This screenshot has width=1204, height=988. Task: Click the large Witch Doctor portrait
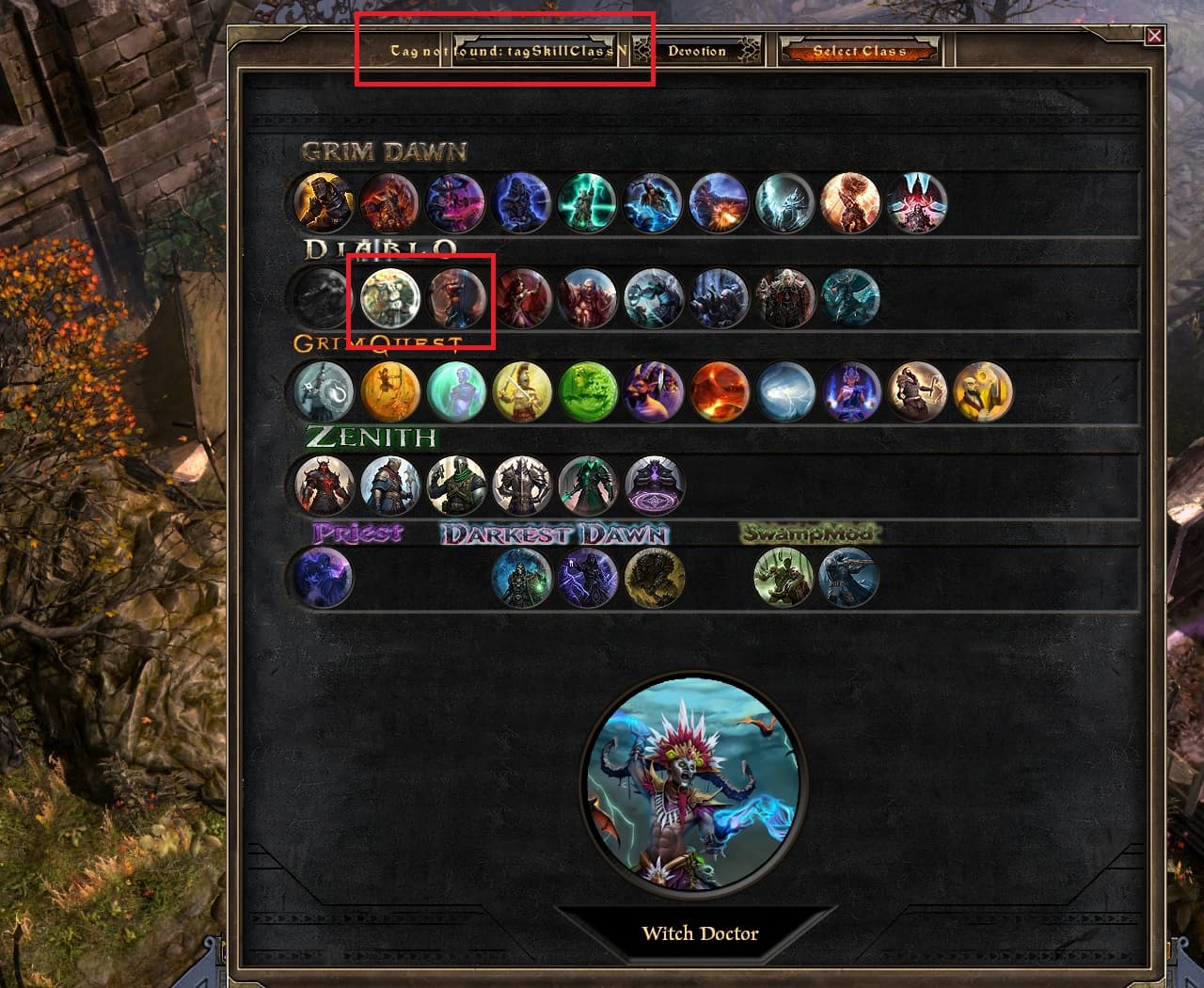(696, 781)
